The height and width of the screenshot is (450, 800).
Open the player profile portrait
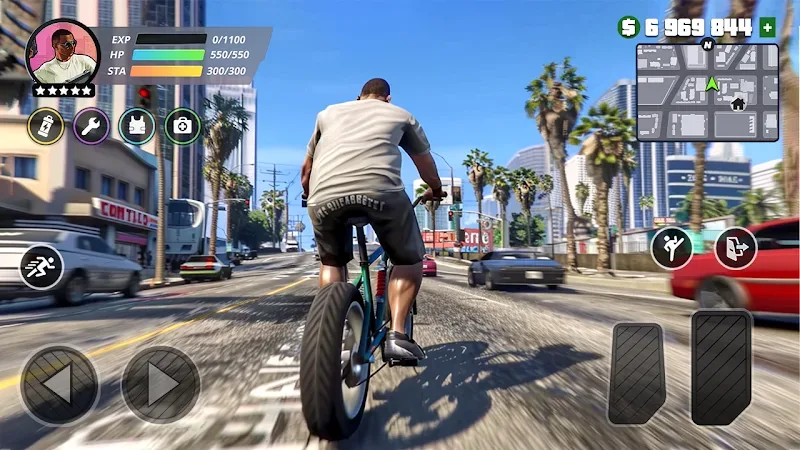click(x=60, y=54)
